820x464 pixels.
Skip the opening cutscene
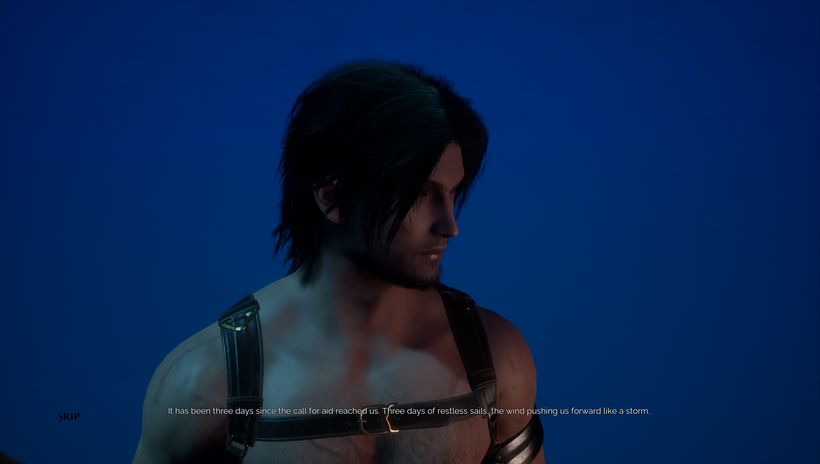click(68, 416)
